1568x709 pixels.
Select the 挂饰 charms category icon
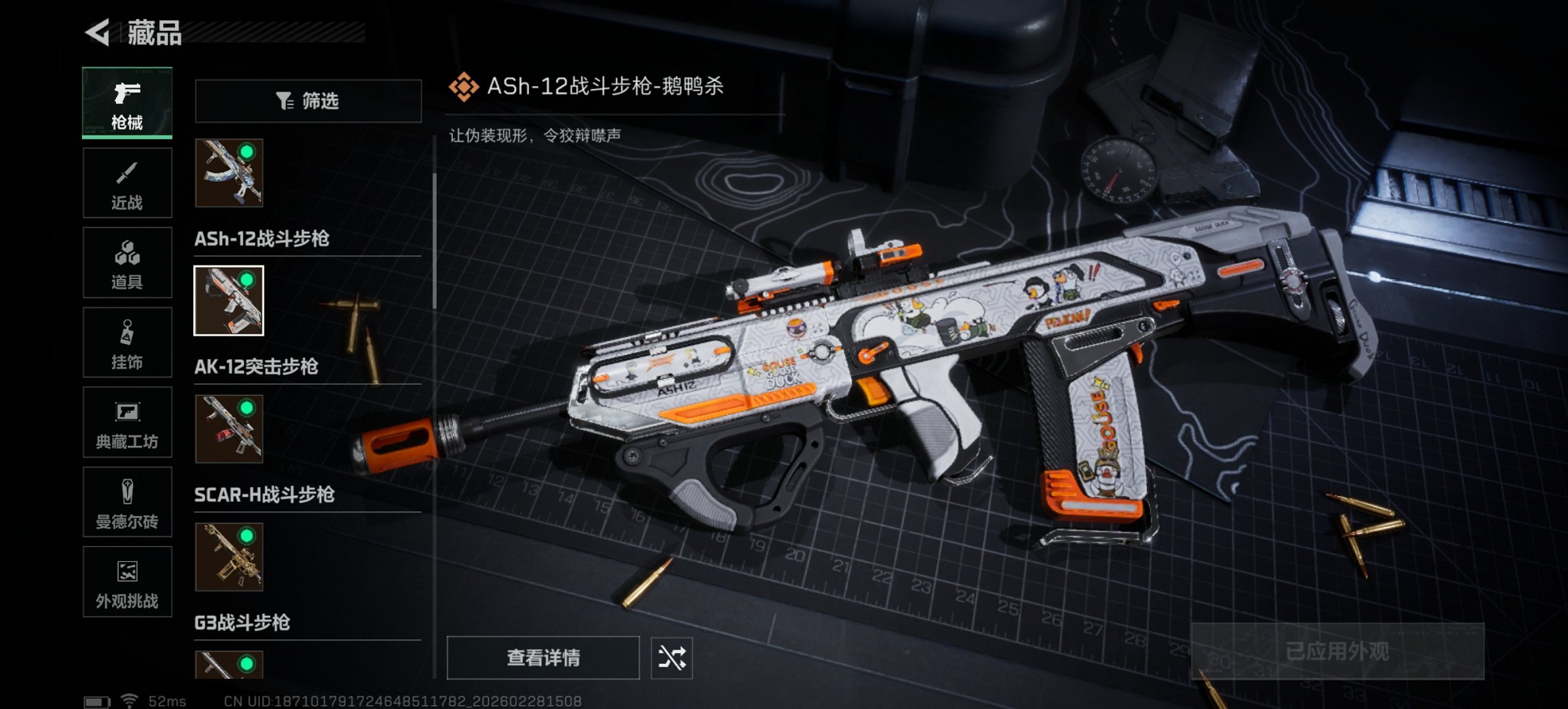(x=127, y=342)
